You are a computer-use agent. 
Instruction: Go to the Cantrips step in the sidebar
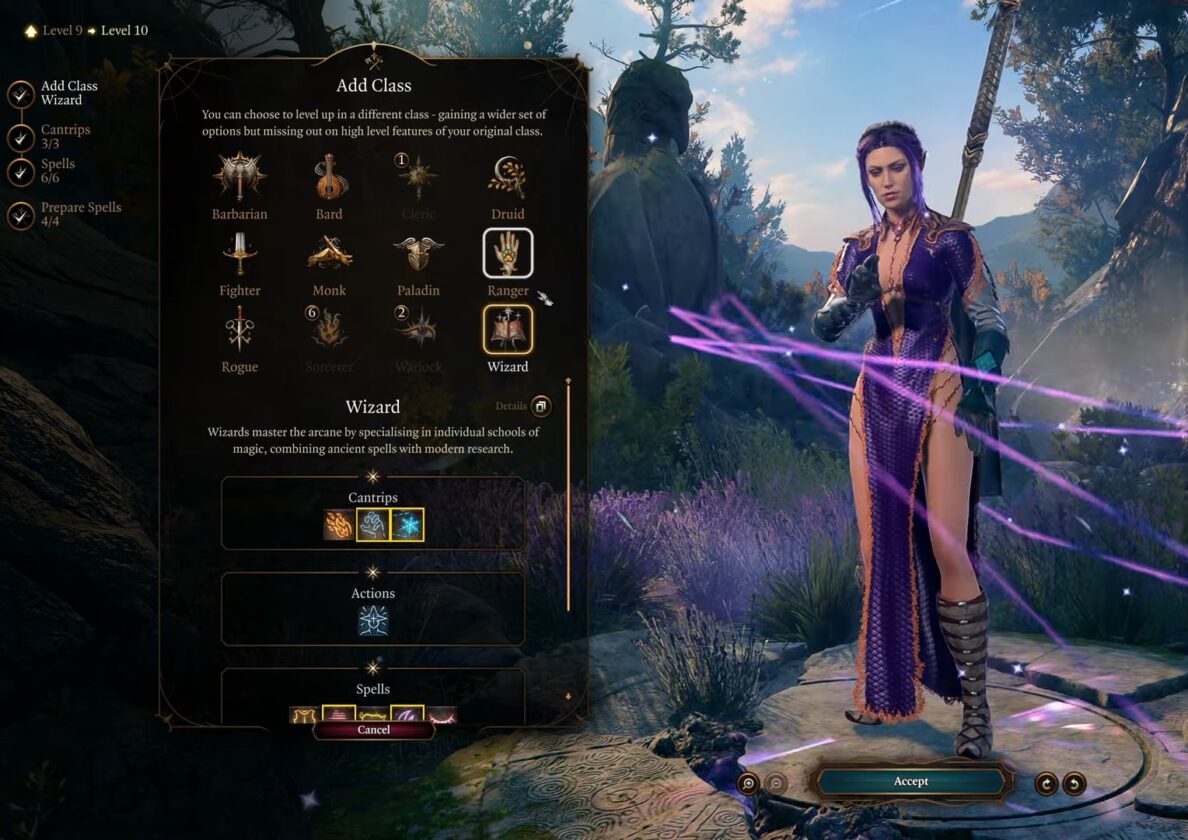21,137
